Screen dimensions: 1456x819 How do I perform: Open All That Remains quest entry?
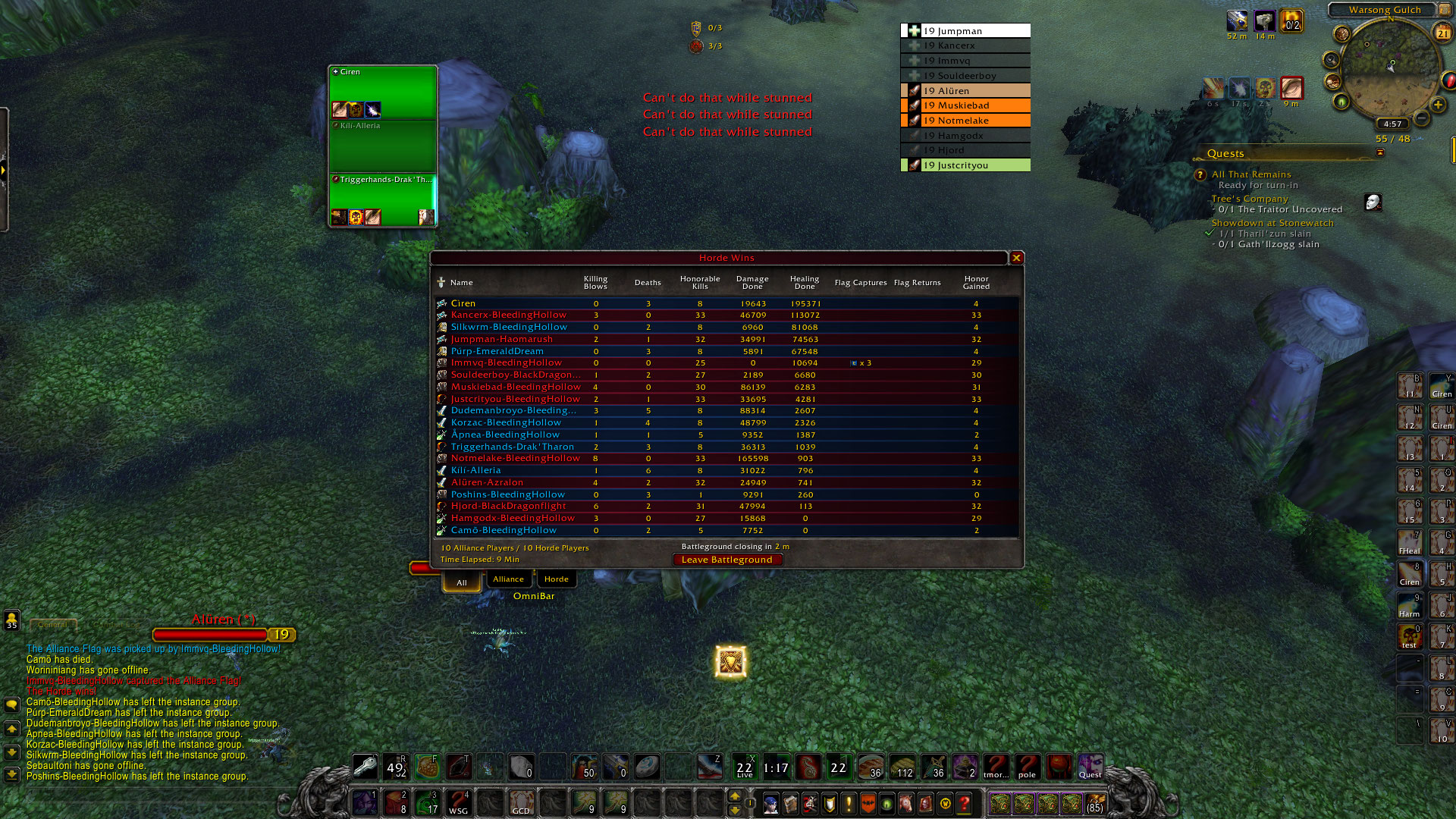click(1250, 174)
